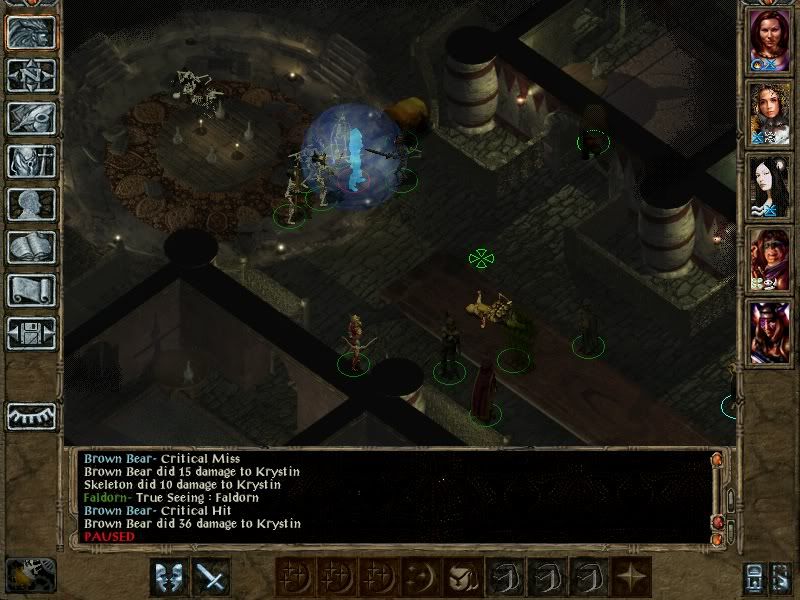This screenshot has width=800, height=600.
Task: Select the return-to-game button atop the sidebar
Action: (x=30, y=32)
